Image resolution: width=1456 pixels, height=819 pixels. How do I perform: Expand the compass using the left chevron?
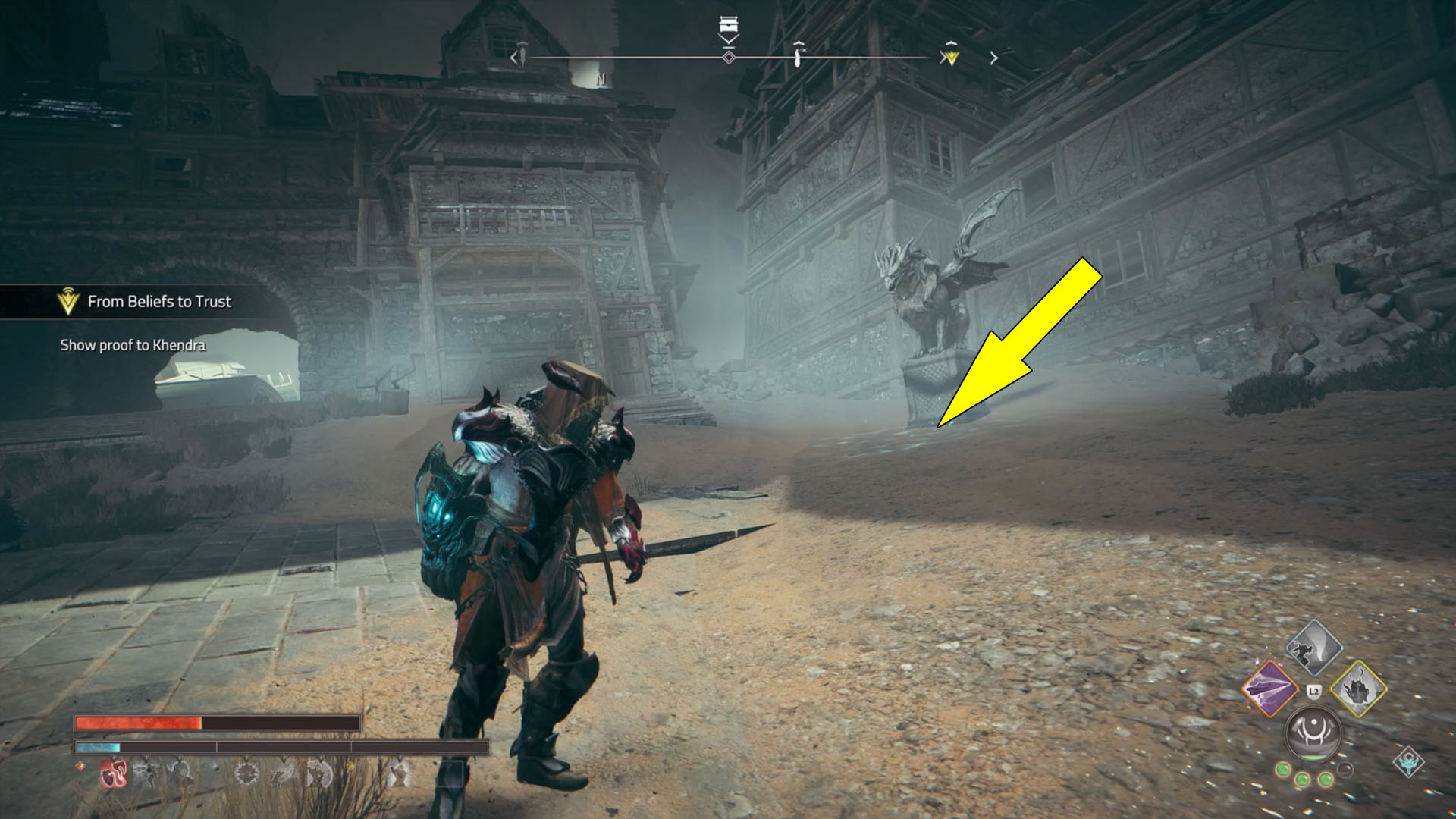pos(513,57)
